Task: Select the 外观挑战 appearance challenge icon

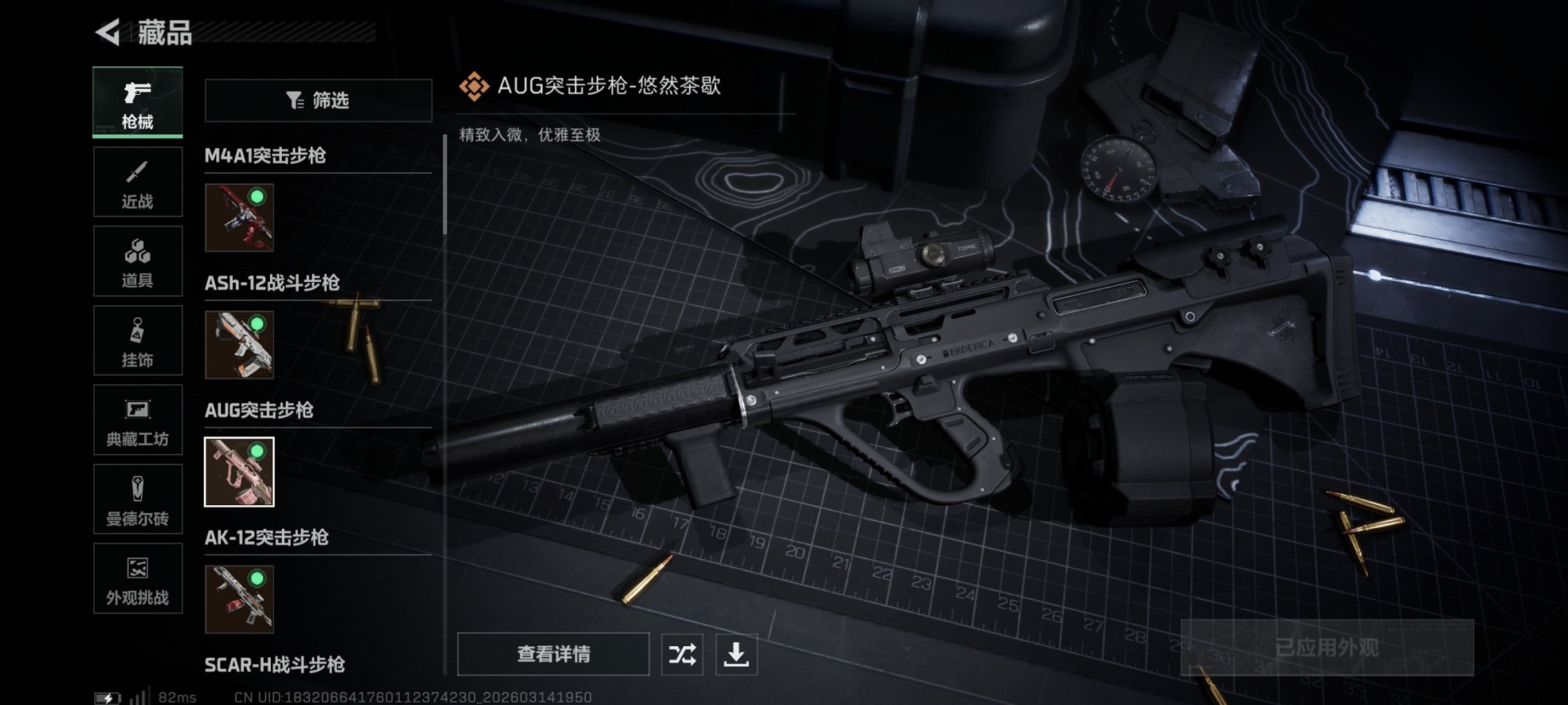Action: tap(137, 579)
